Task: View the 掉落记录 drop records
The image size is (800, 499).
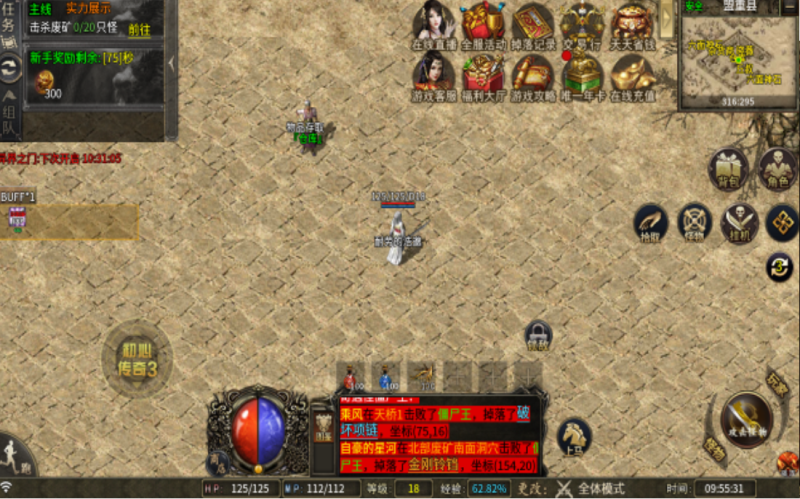Action: [x=533, y=23]
